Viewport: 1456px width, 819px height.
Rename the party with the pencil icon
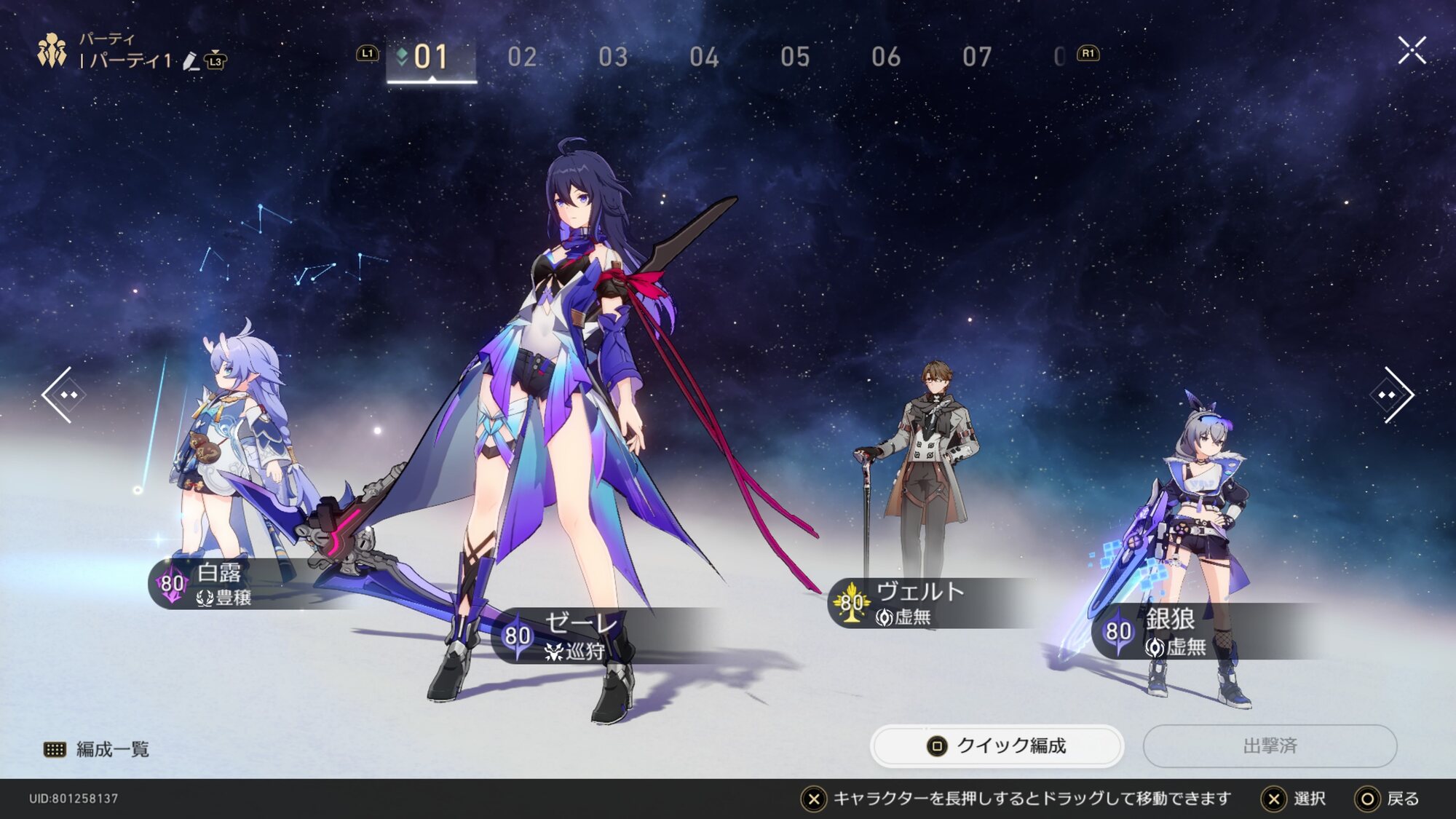[191, 61]
